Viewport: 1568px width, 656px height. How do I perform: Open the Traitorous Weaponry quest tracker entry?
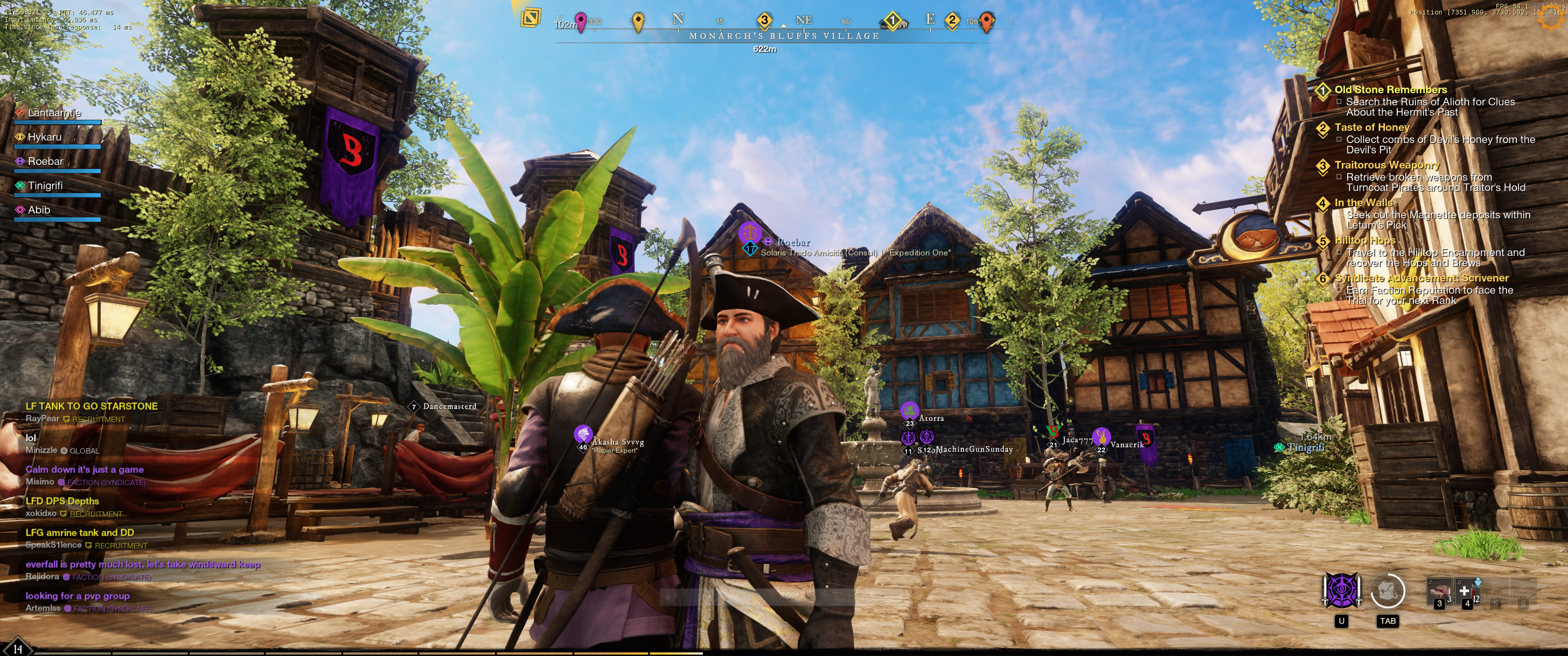[1386, 165]
